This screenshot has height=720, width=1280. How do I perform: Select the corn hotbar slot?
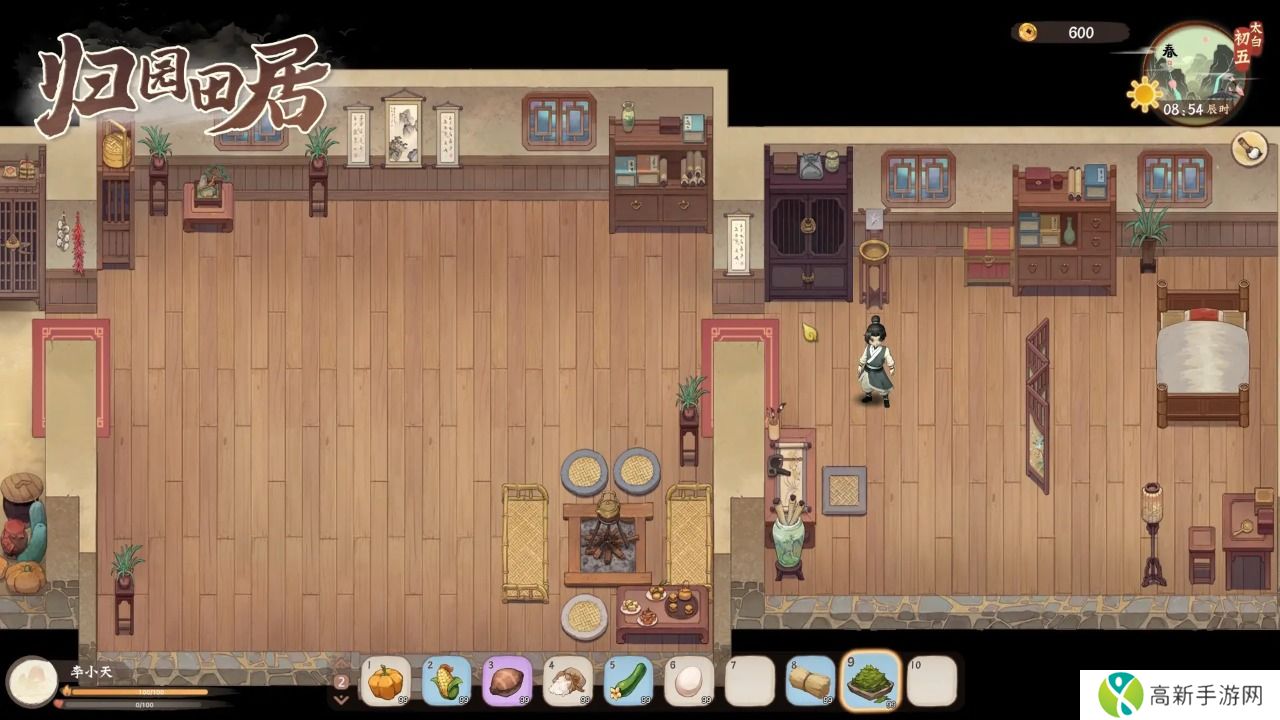coord(446,681)
